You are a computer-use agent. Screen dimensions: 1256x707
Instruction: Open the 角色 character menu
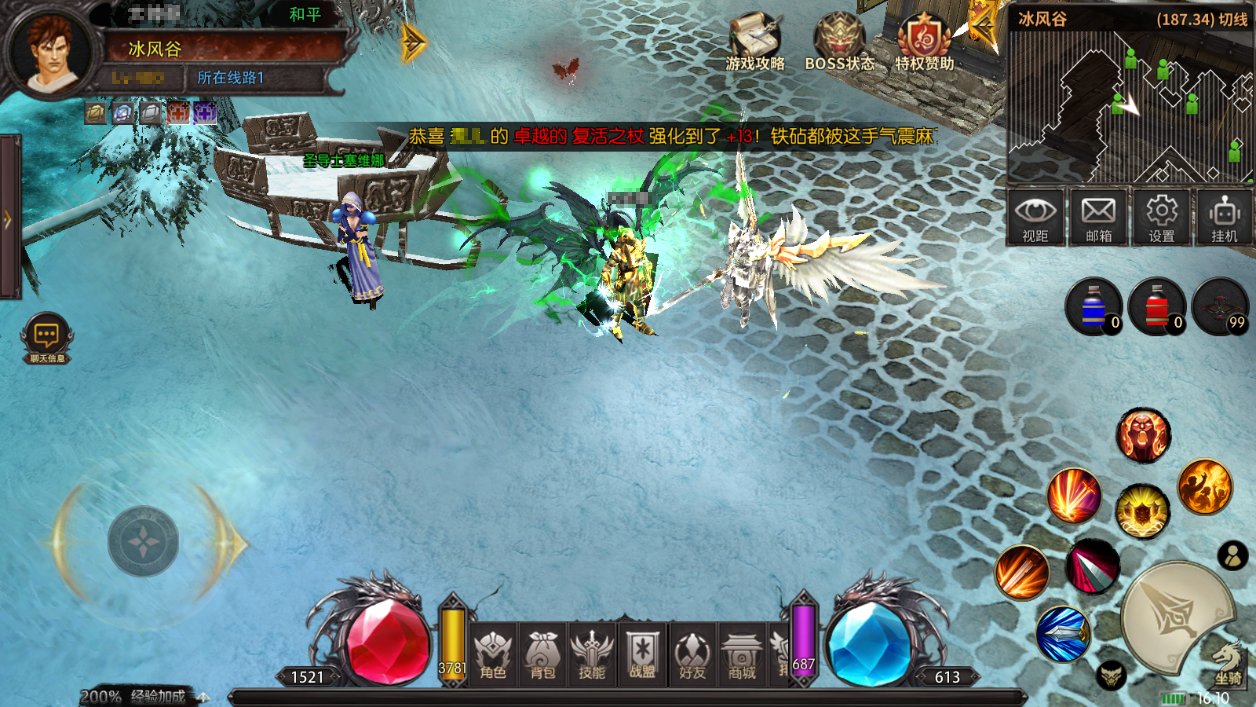[x=494, y=653]
